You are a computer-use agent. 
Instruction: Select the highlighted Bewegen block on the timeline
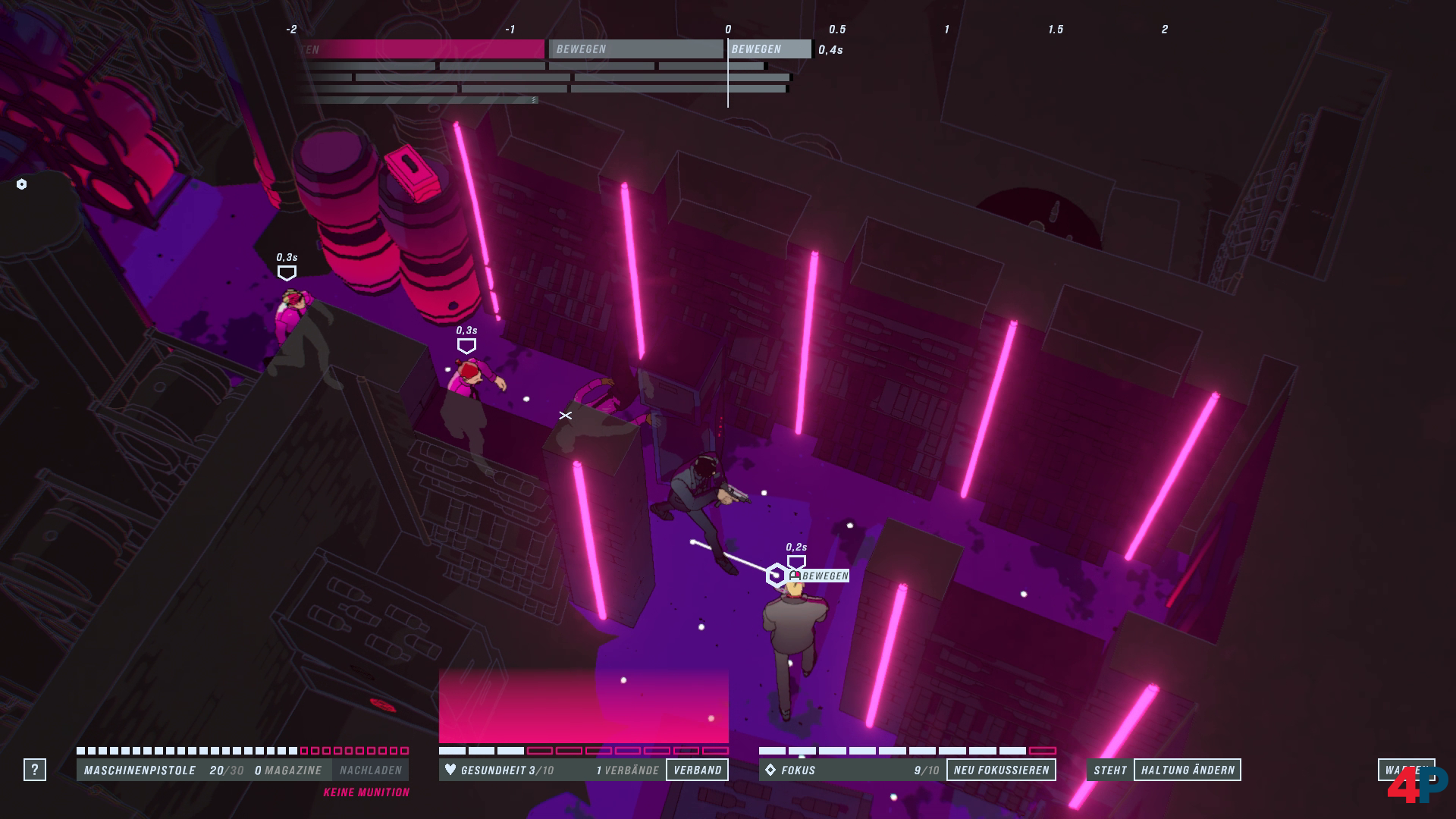pos(769,49)
